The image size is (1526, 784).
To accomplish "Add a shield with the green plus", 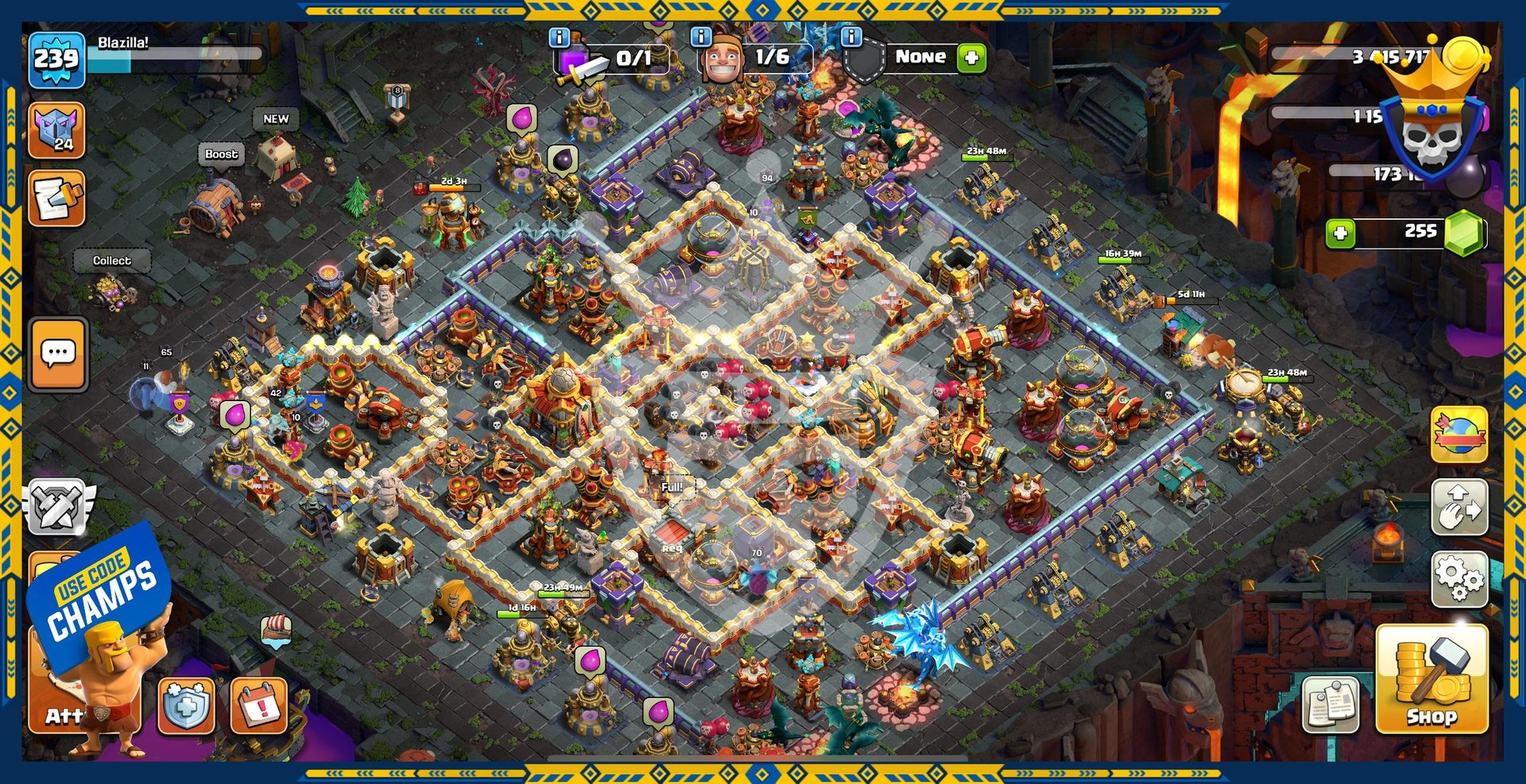I will point(971,58).
